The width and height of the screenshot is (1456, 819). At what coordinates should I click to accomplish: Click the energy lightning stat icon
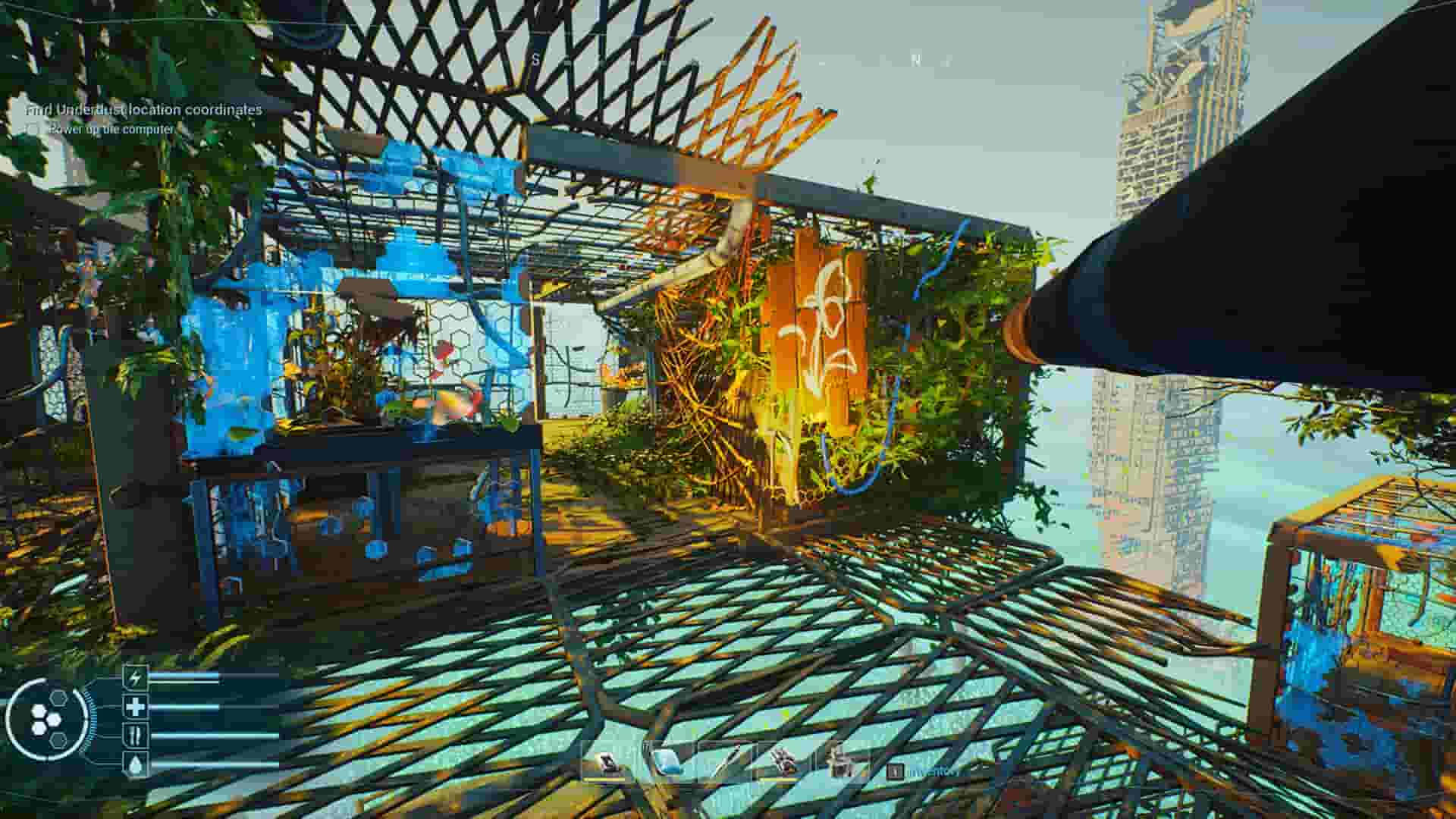click(x=135, y=677)
